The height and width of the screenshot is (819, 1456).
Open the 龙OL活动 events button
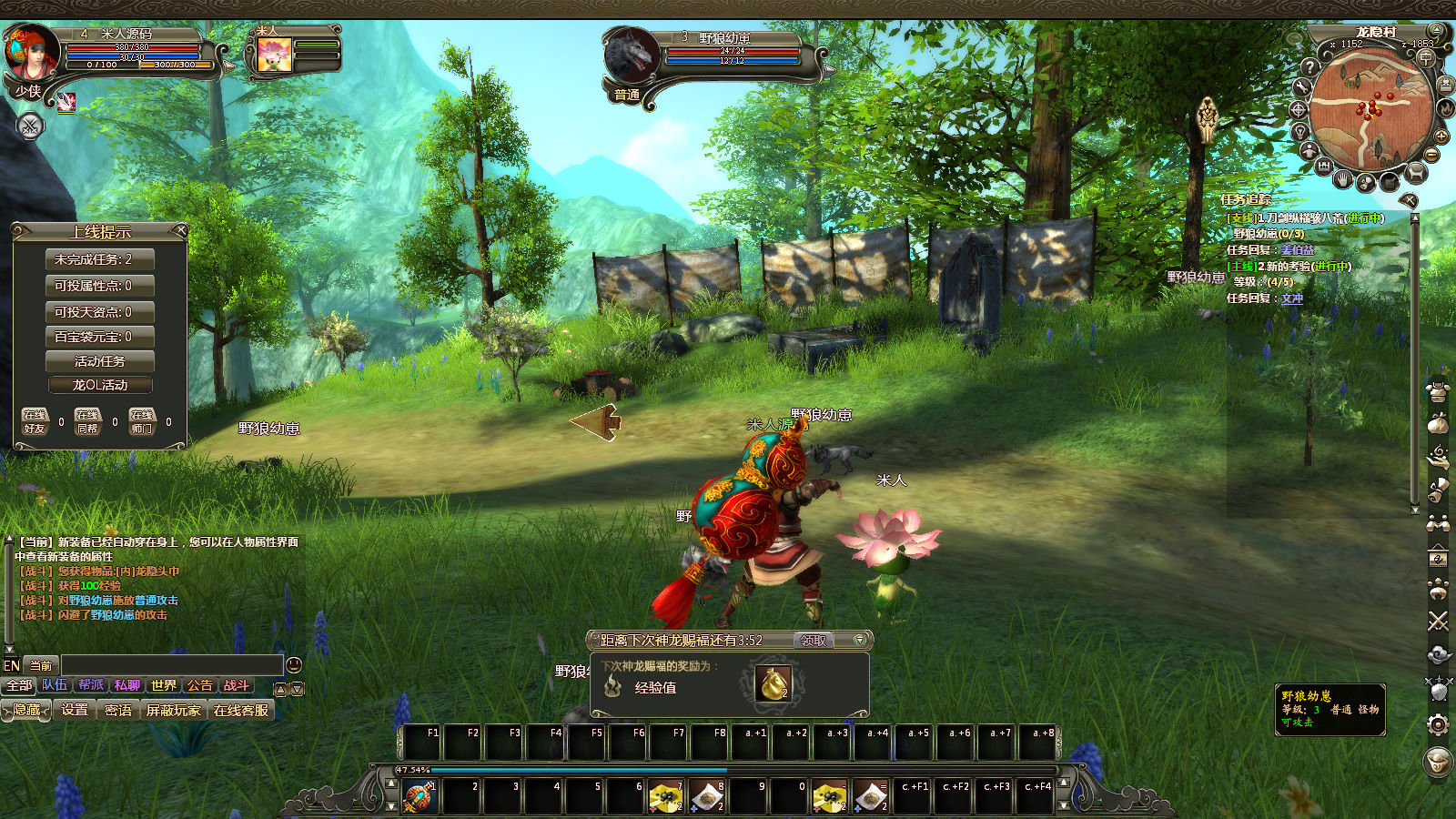pos(99,385)
